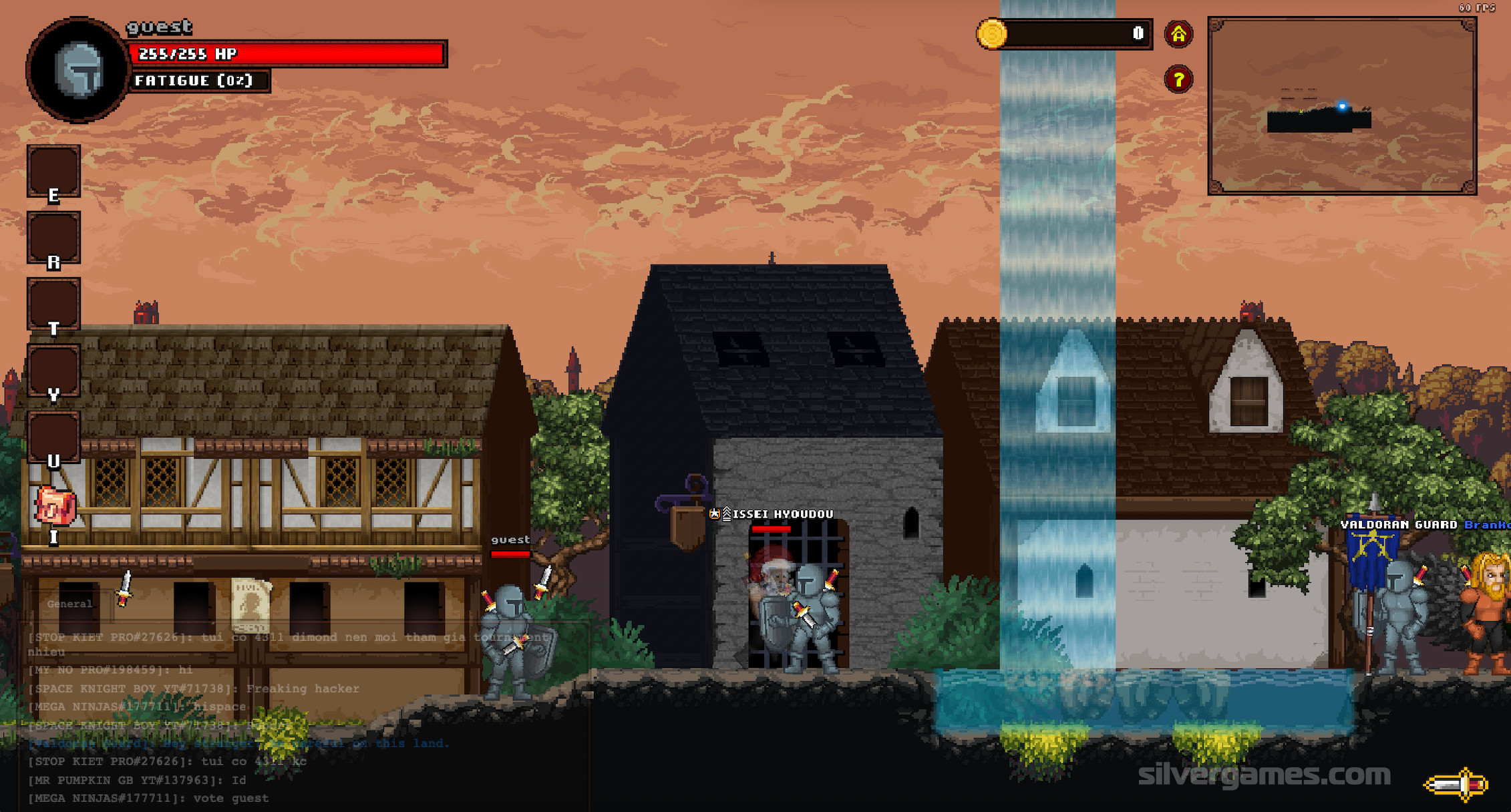
Task: Select the empty skill slot labeled E
Action: pyautogui.click(x=53, y=170)
